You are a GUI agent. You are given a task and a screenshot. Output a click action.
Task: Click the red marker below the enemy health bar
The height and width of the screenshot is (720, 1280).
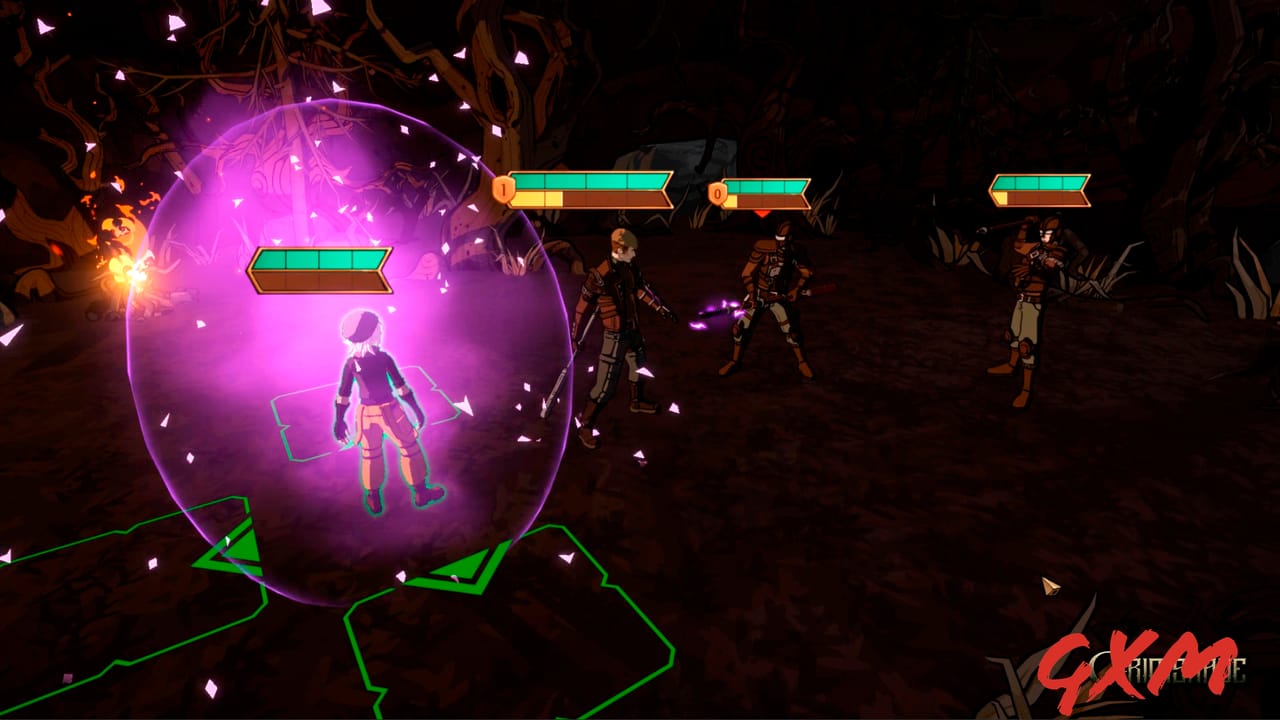point(760,213)
